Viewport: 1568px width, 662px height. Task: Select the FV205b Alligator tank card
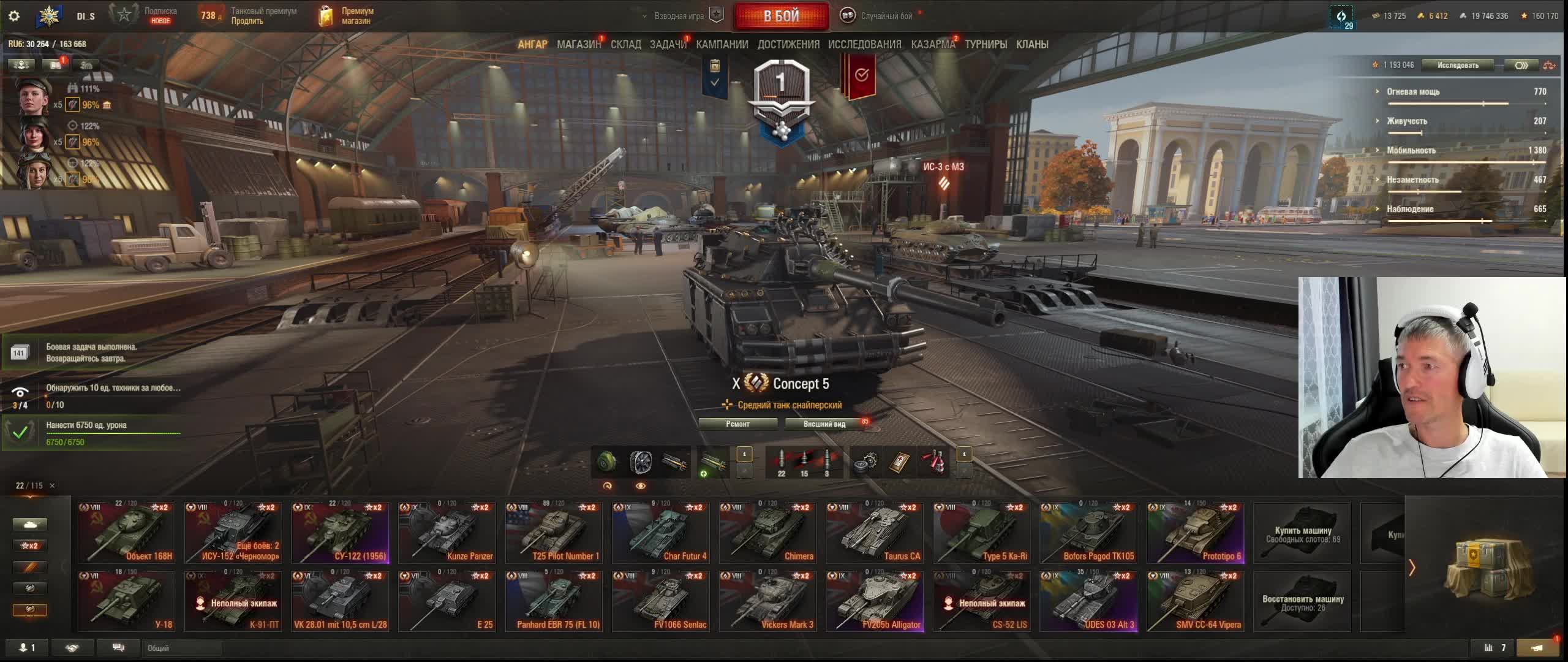tap(874, 601)
